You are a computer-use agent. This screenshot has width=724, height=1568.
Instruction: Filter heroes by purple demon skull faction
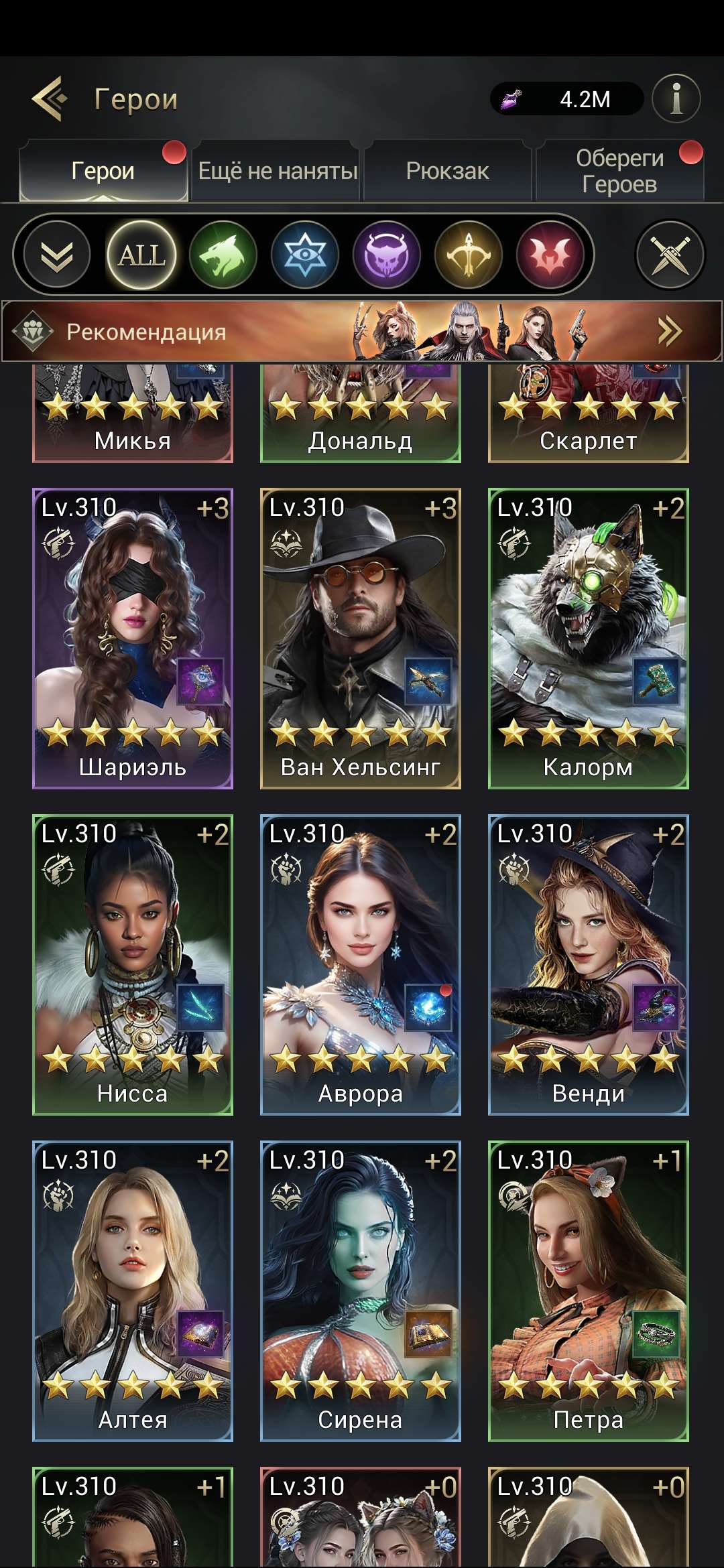(x=387, y=255)
